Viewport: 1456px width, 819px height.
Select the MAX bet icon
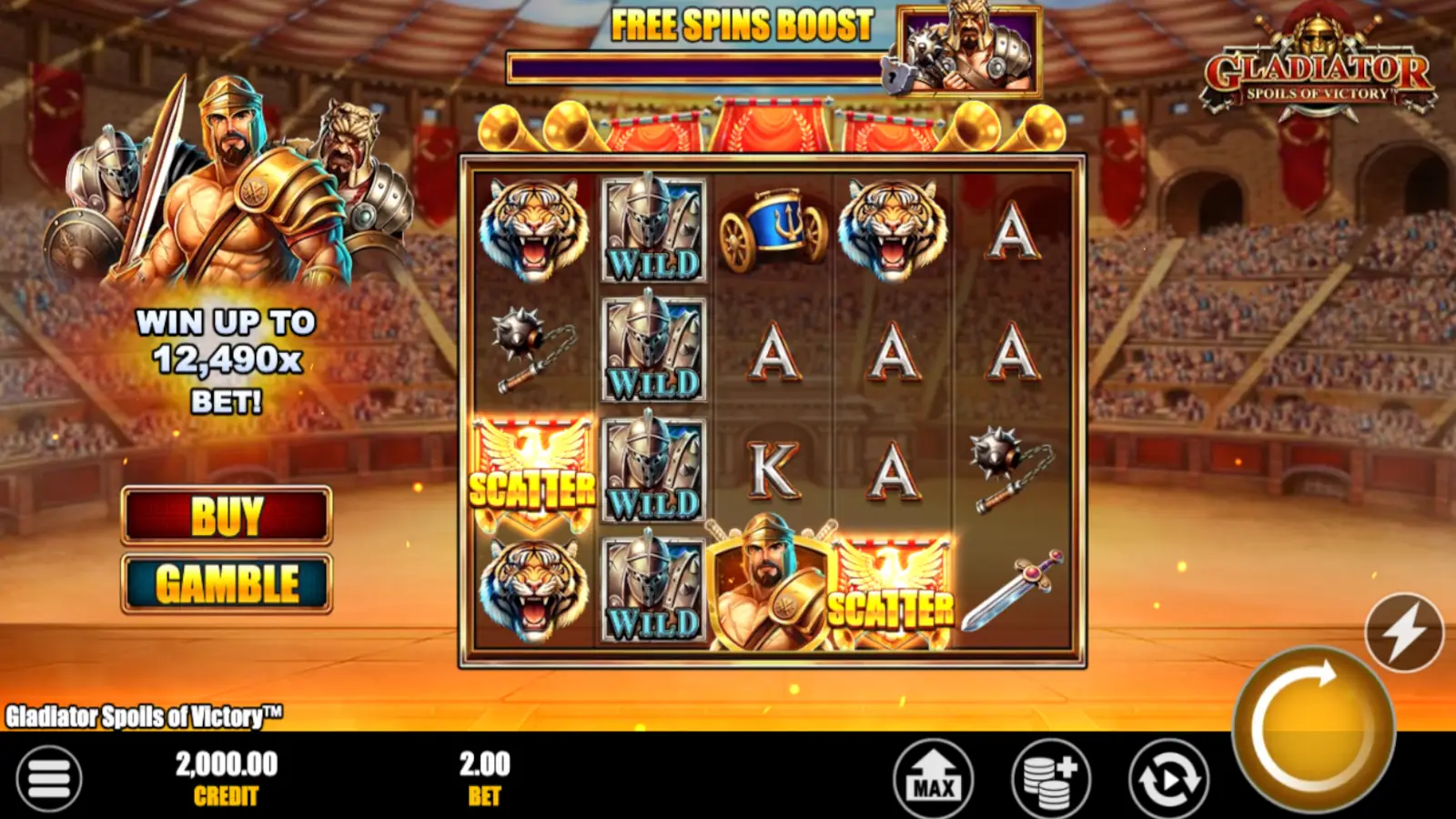932,779
